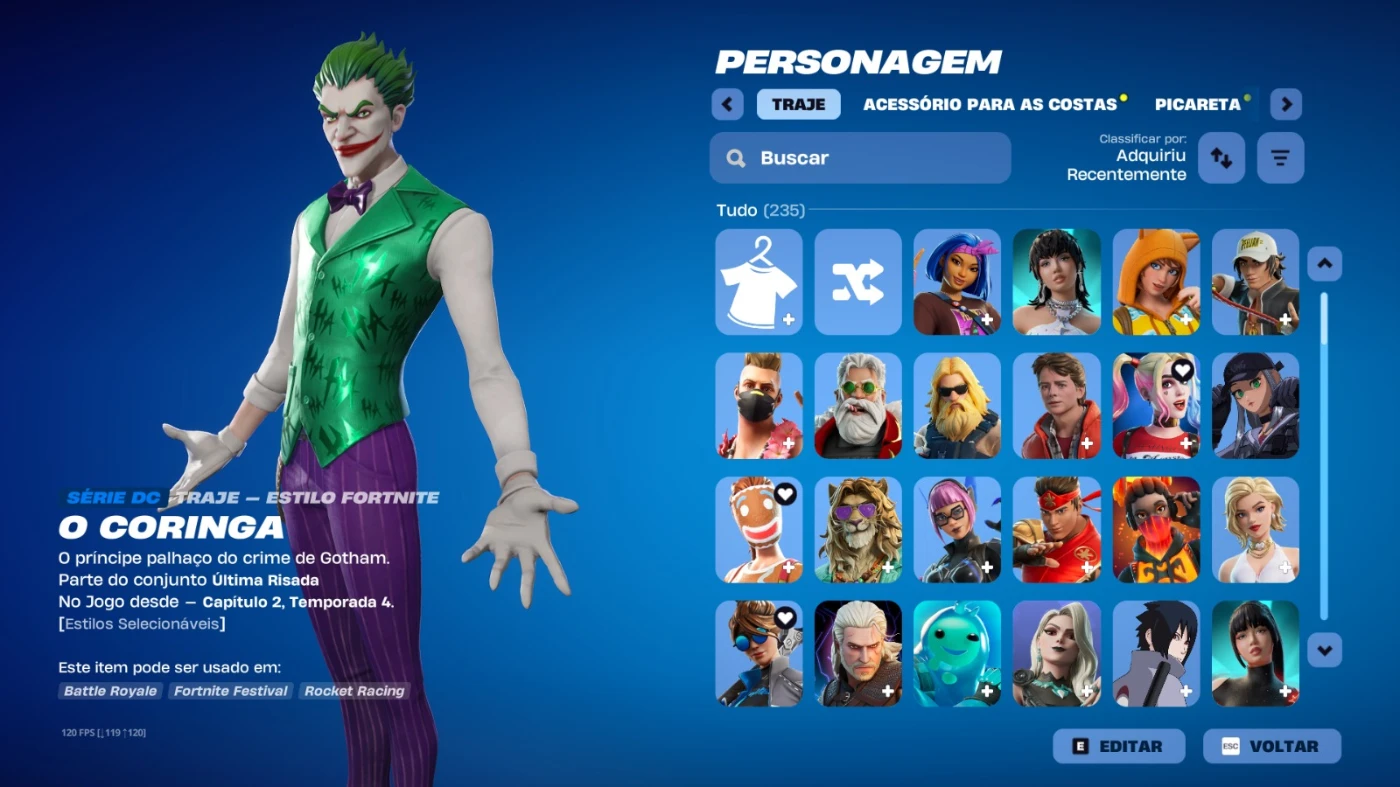Select the white t-shirt hanger tile
1400x787 pixels.
click(759, 282)
